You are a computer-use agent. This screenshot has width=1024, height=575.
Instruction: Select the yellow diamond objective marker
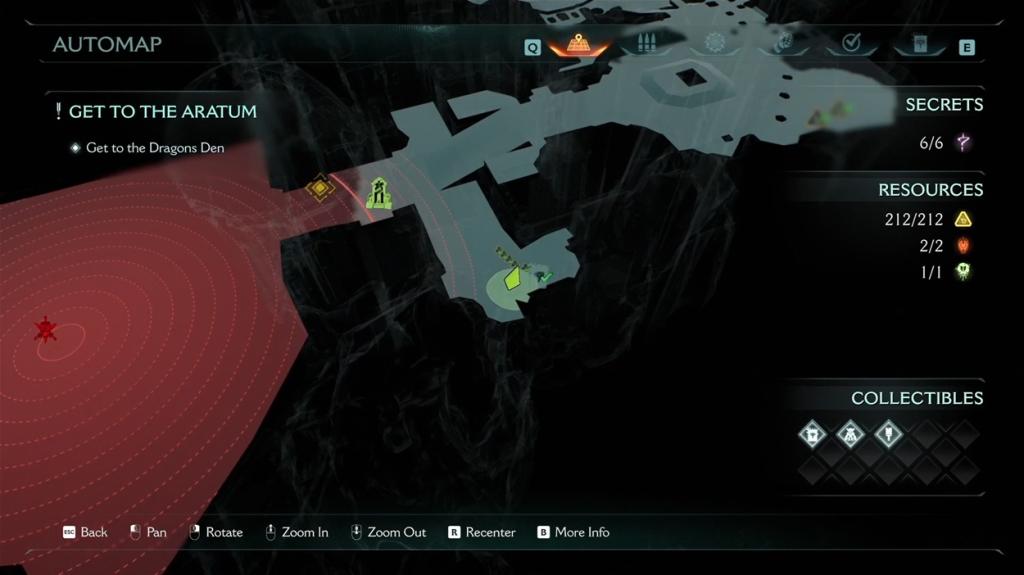point(319,188)
